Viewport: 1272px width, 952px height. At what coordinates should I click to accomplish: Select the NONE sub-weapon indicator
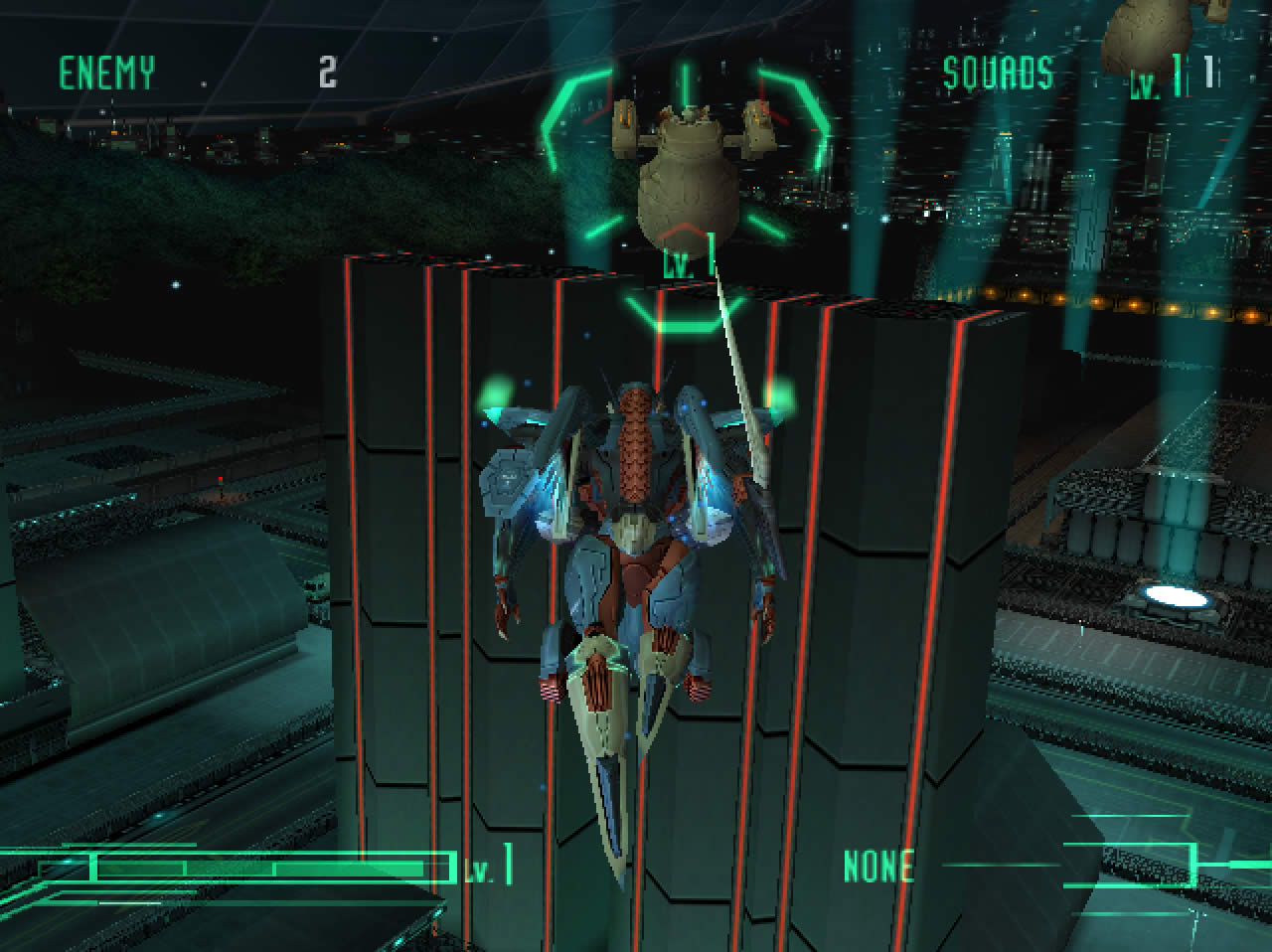877,867
